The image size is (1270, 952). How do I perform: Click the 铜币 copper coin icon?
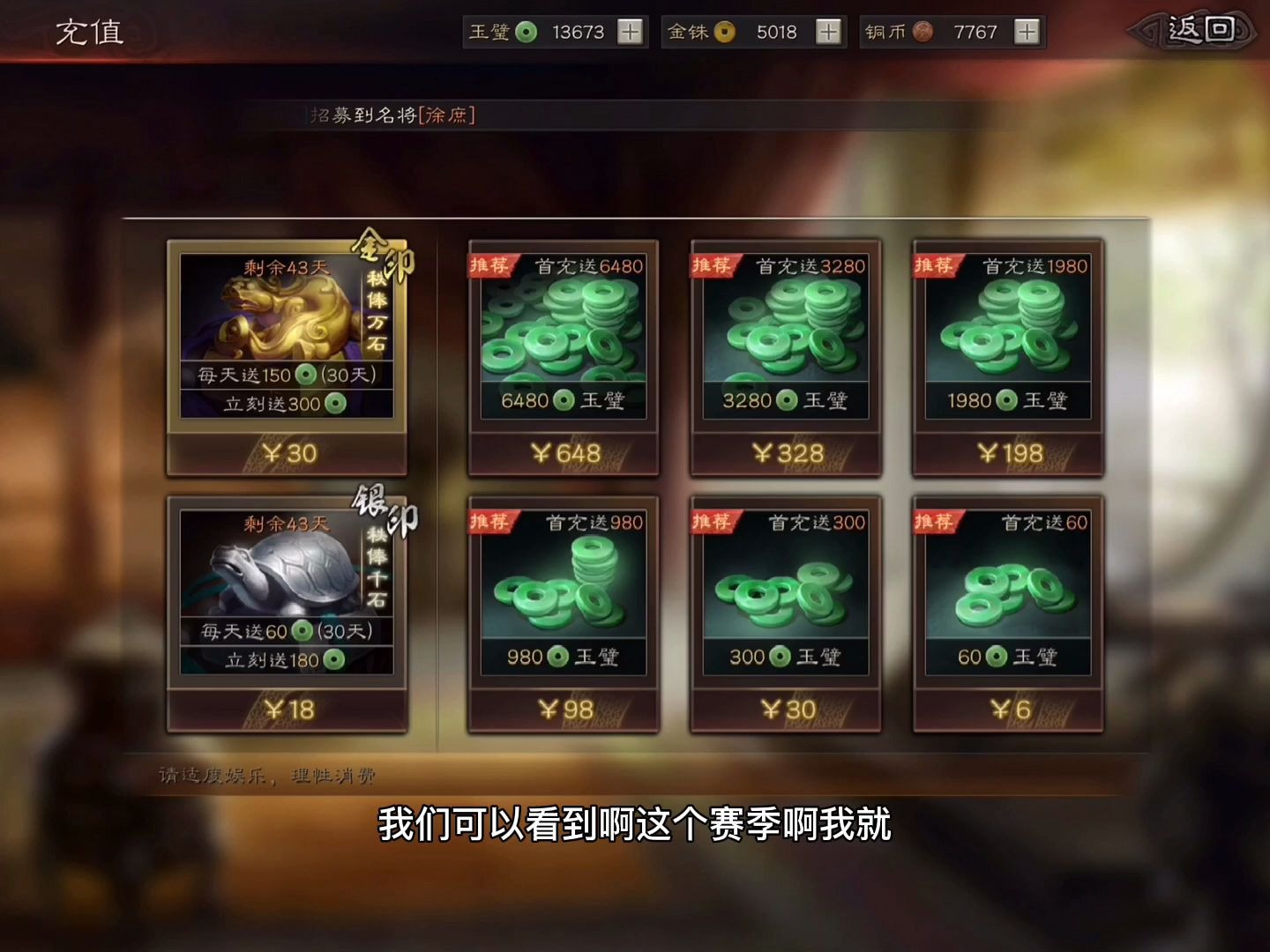(x=923, y=32)
